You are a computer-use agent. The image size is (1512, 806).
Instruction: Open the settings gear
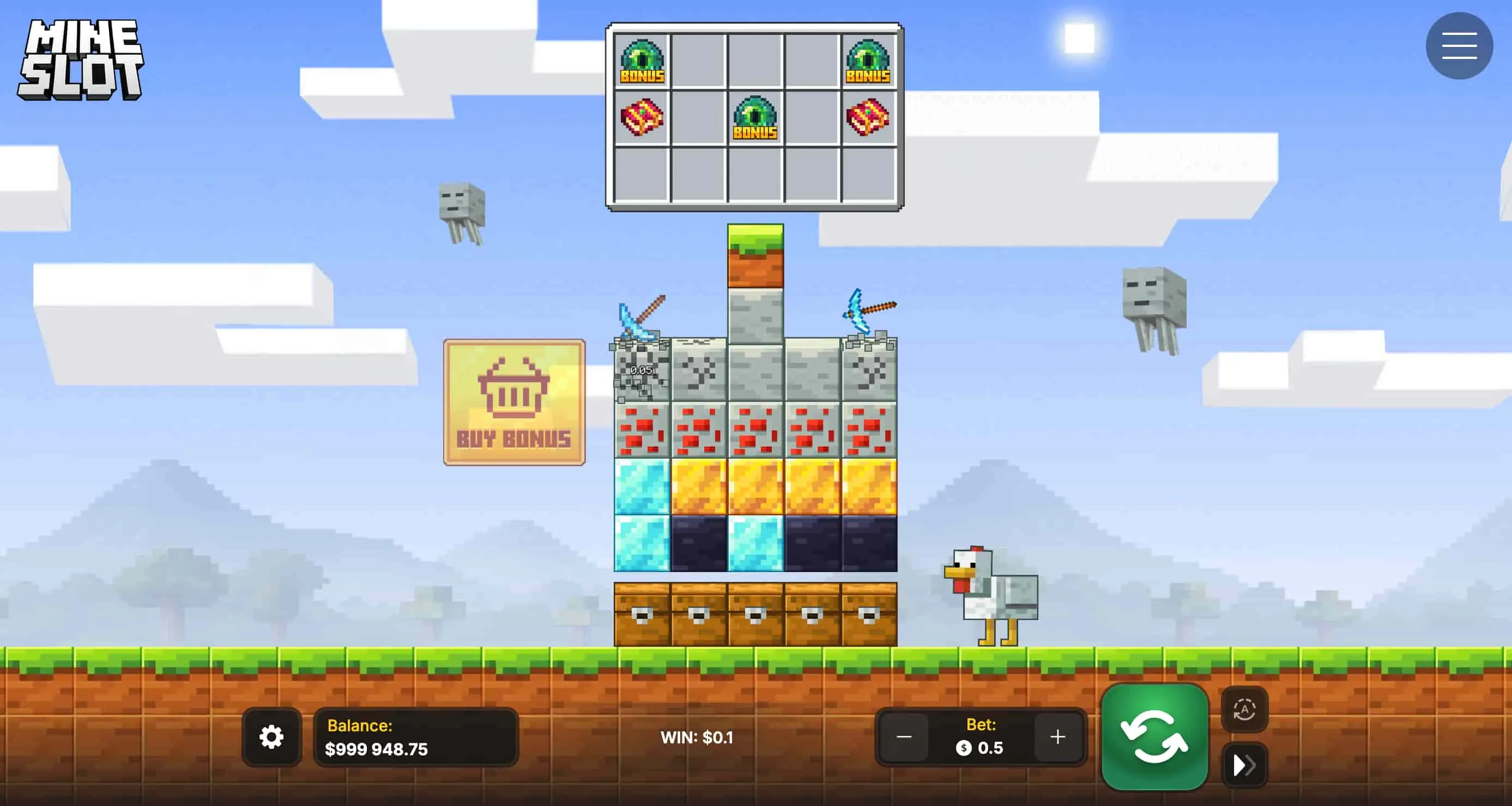click(x=271, y=736)
